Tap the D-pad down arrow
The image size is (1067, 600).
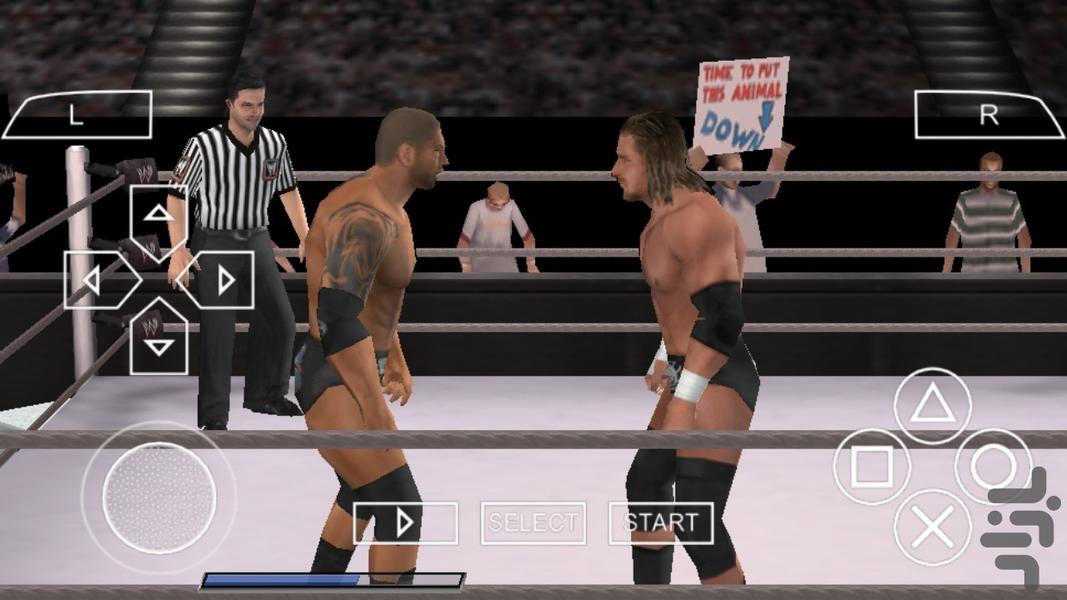click(x=159, y=342)
